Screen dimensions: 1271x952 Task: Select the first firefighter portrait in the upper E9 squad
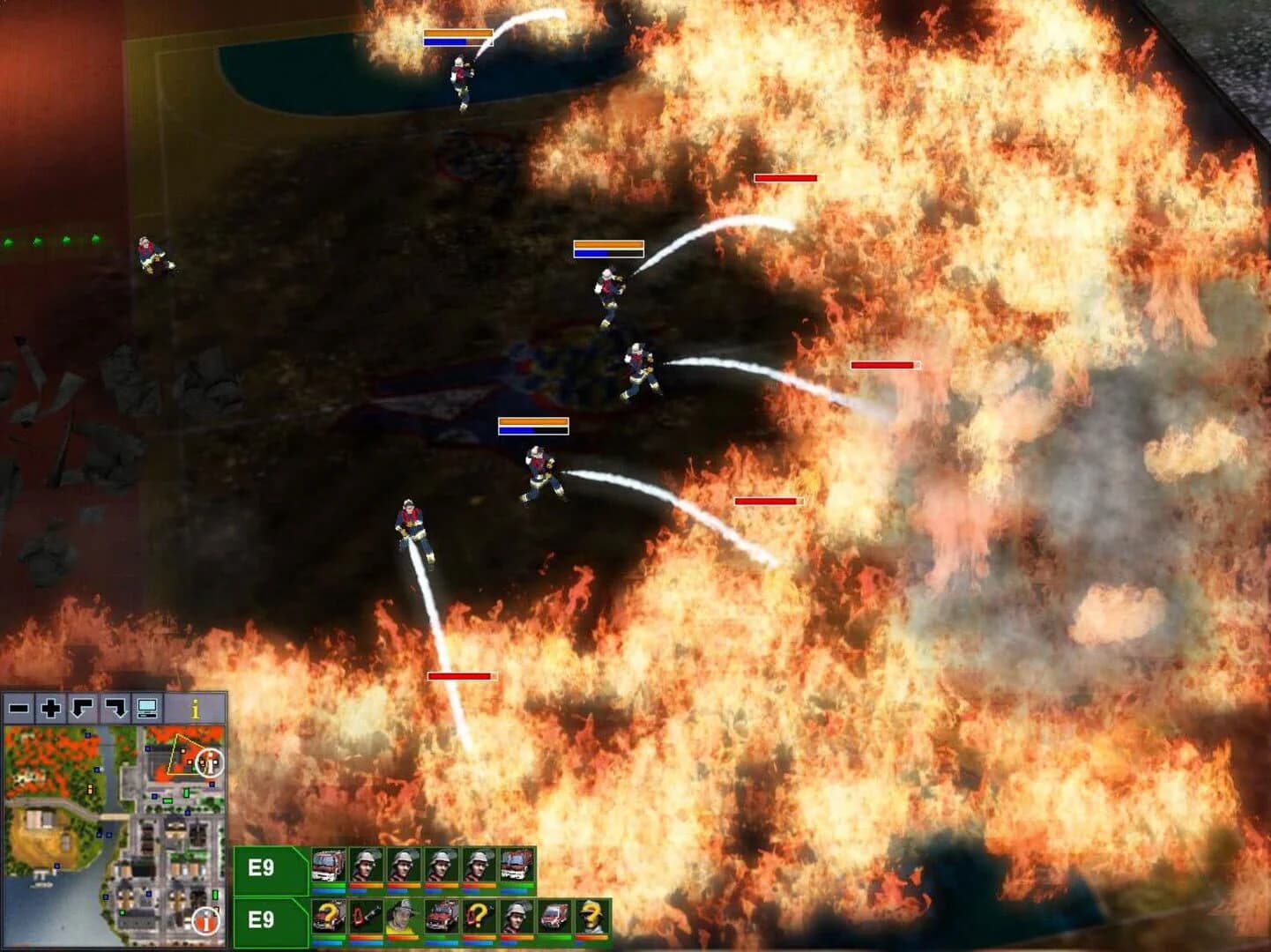365,864
